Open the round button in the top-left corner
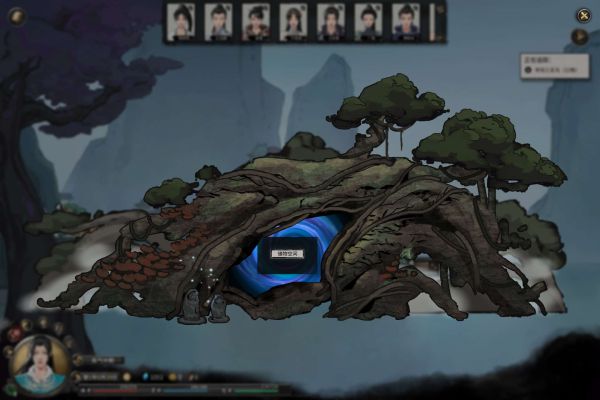 [15, 15]
